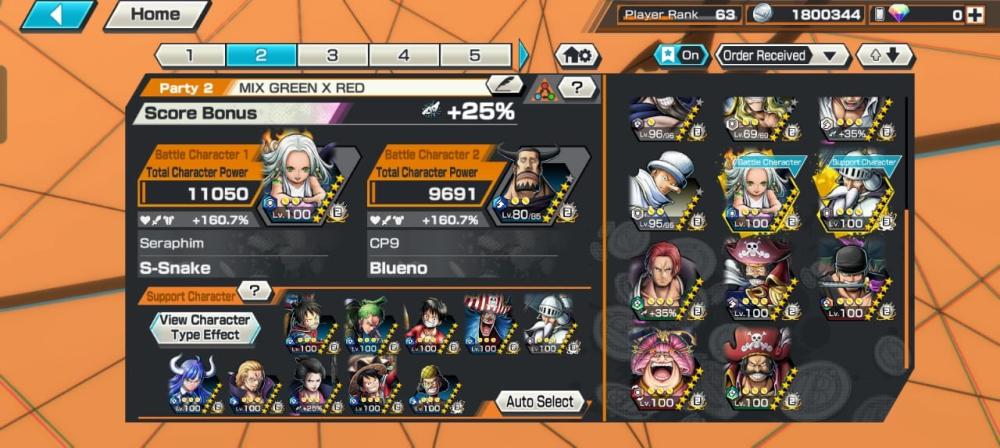Go back with the blue arrow button
The width and height of the screenshot is (1000, 448).
click(56, 15)
